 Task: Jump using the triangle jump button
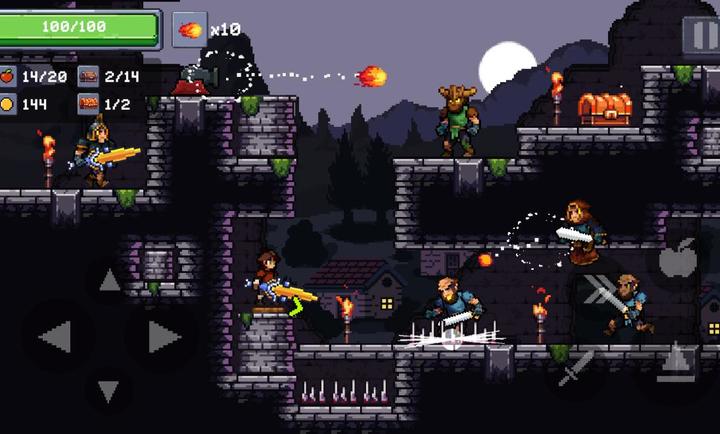679,360
